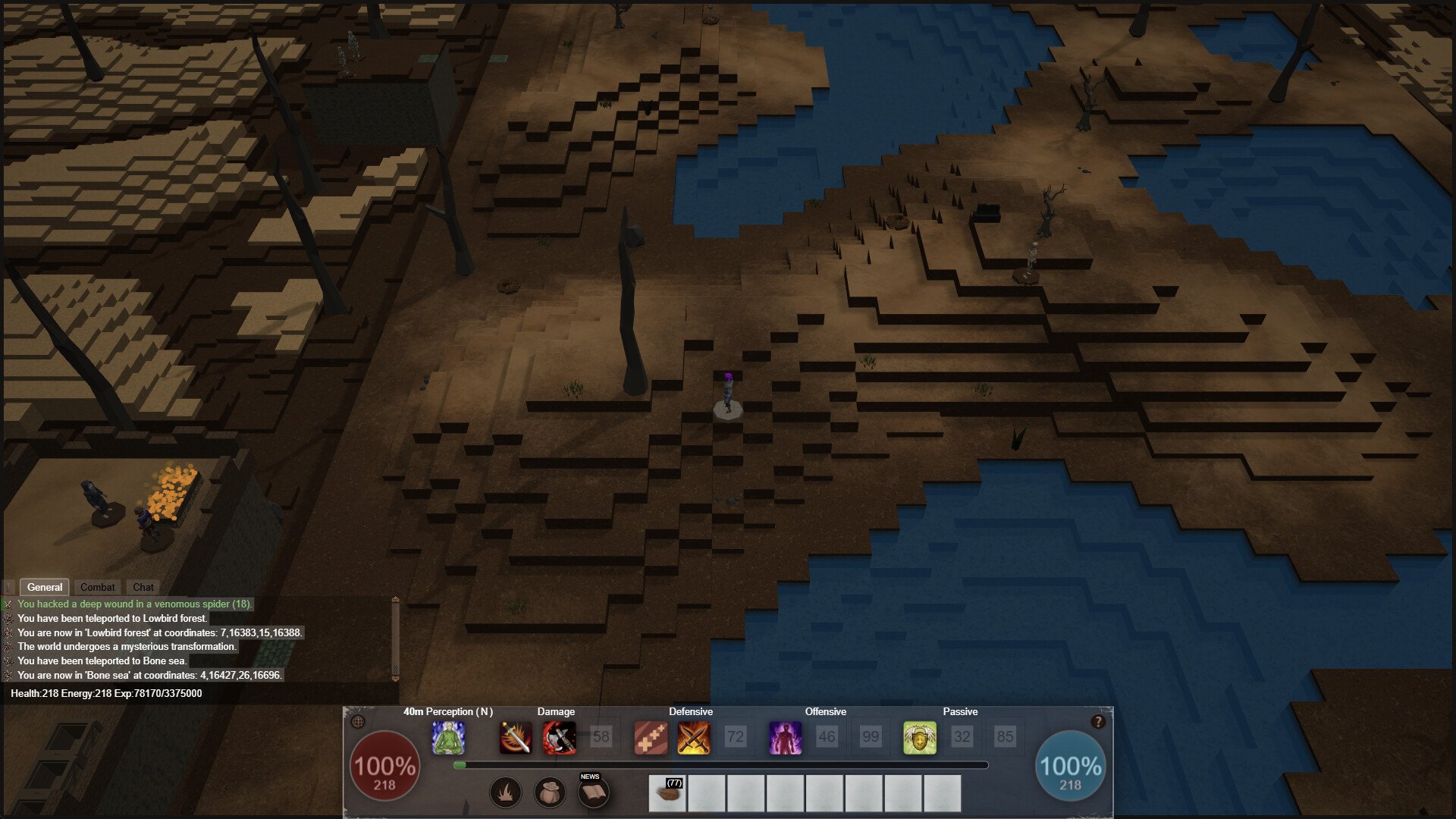The width and height of the screenshot is (1456, 819).
Task: Select the winged shield Passive skill
Action: tap(919, 737)
